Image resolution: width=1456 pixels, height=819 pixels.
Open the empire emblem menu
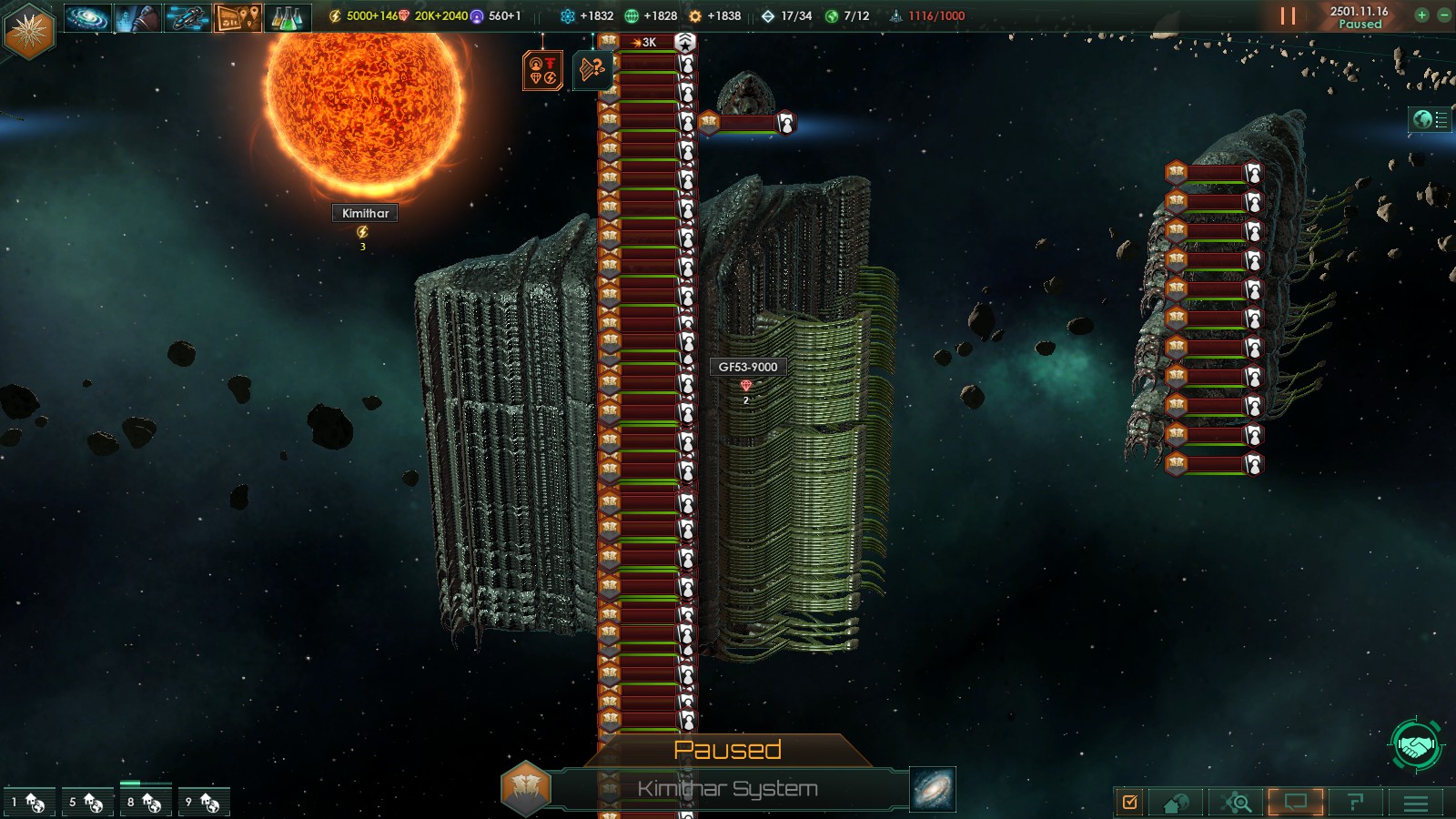[29, 31]
